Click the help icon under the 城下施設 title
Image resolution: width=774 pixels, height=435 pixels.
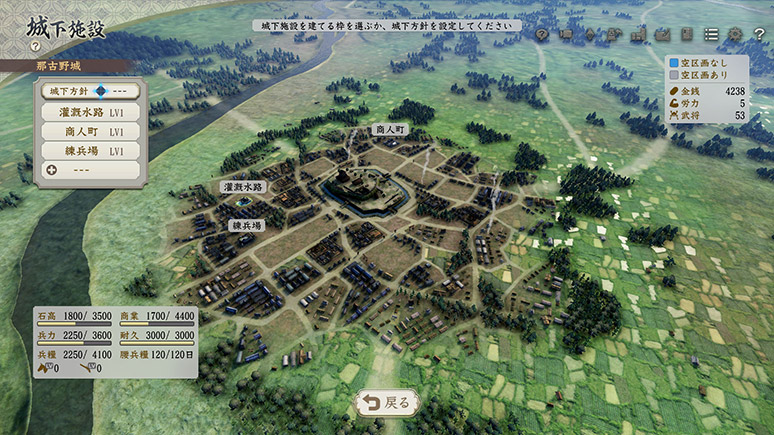pos(35,46)
